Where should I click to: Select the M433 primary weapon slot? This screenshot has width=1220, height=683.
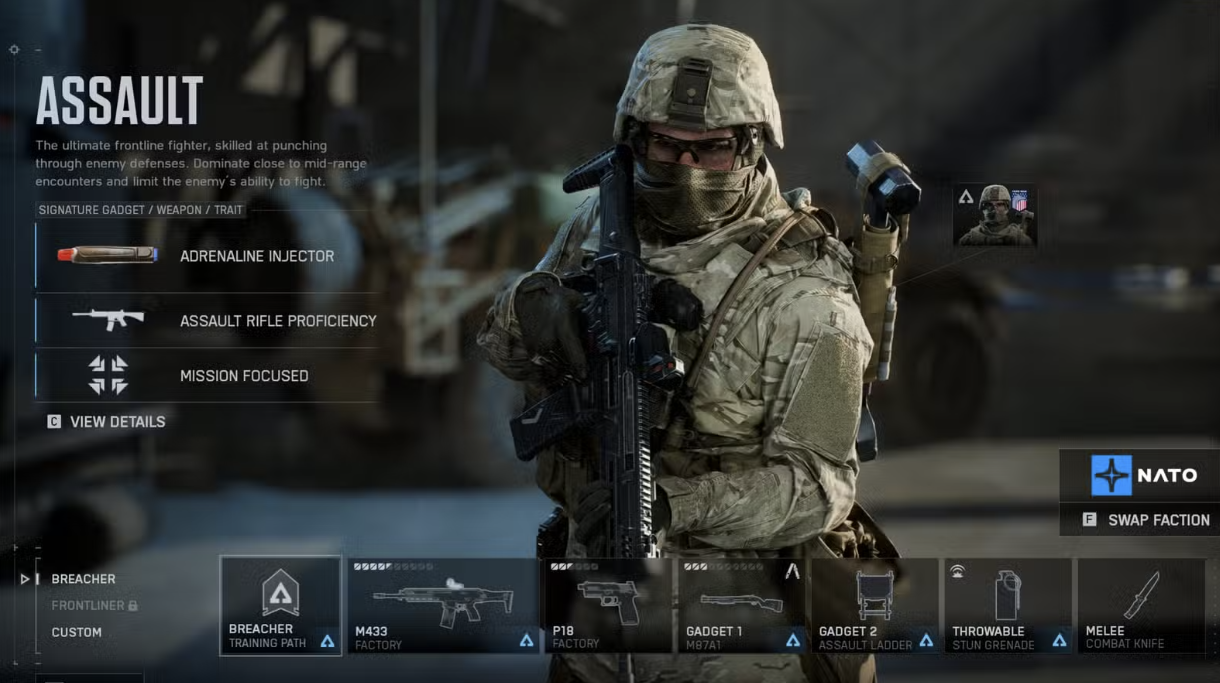443,606
